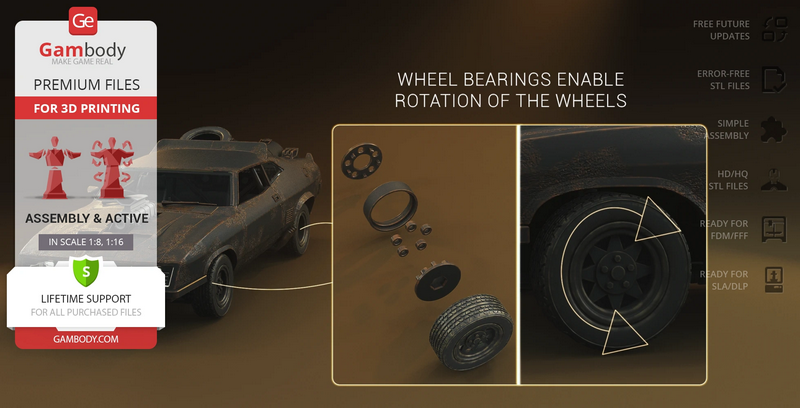The image size is (800, 408).
Task: Open the GAMBODY.COM link
Action: point(84,339)
